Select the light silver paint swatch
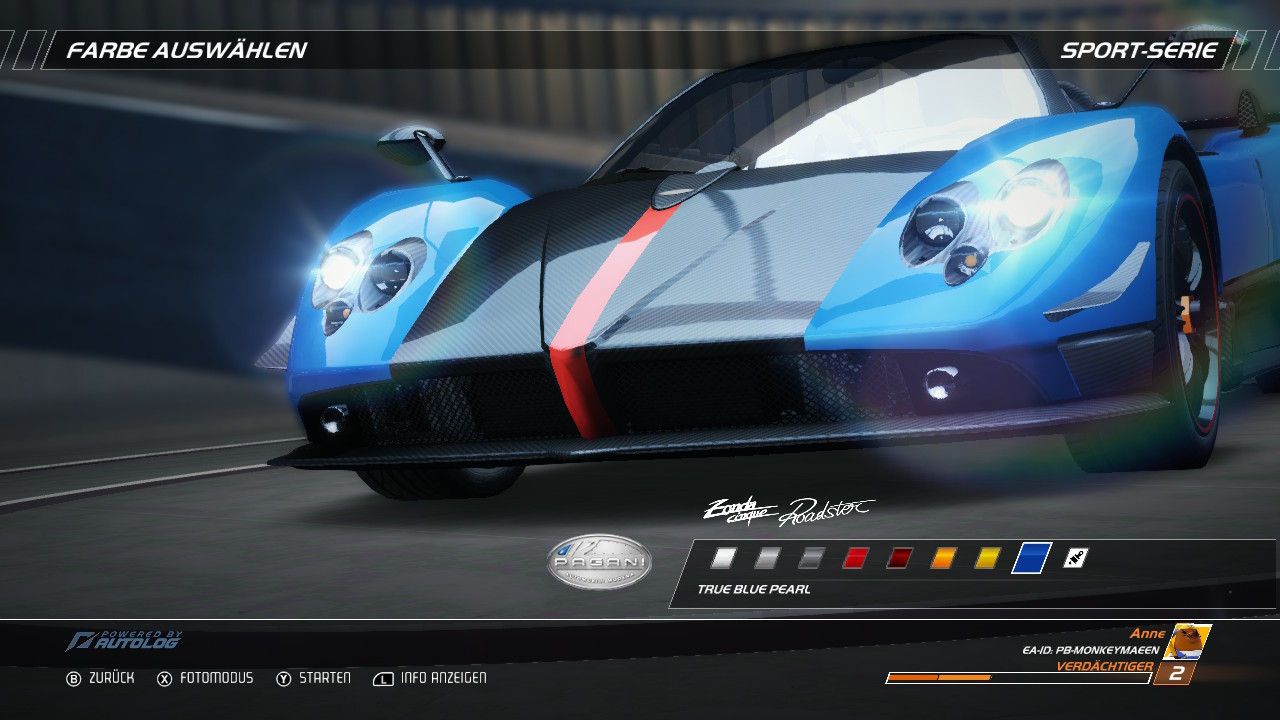Viewport: 1280px width, 720px height. (x=767, y=558)
